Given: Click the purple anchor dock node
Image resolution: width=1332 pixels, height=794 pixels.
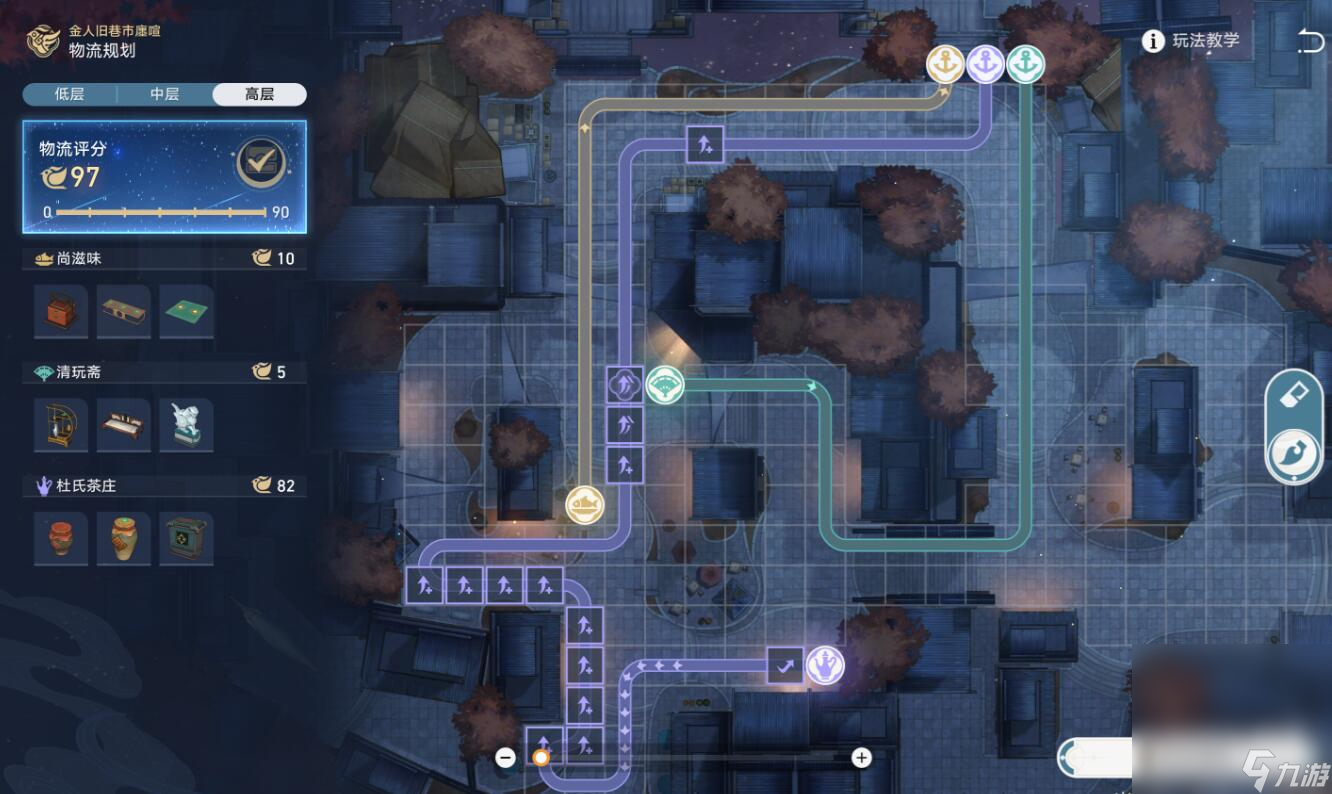Looking at the screenshot, I should click(x=985, y=65).
